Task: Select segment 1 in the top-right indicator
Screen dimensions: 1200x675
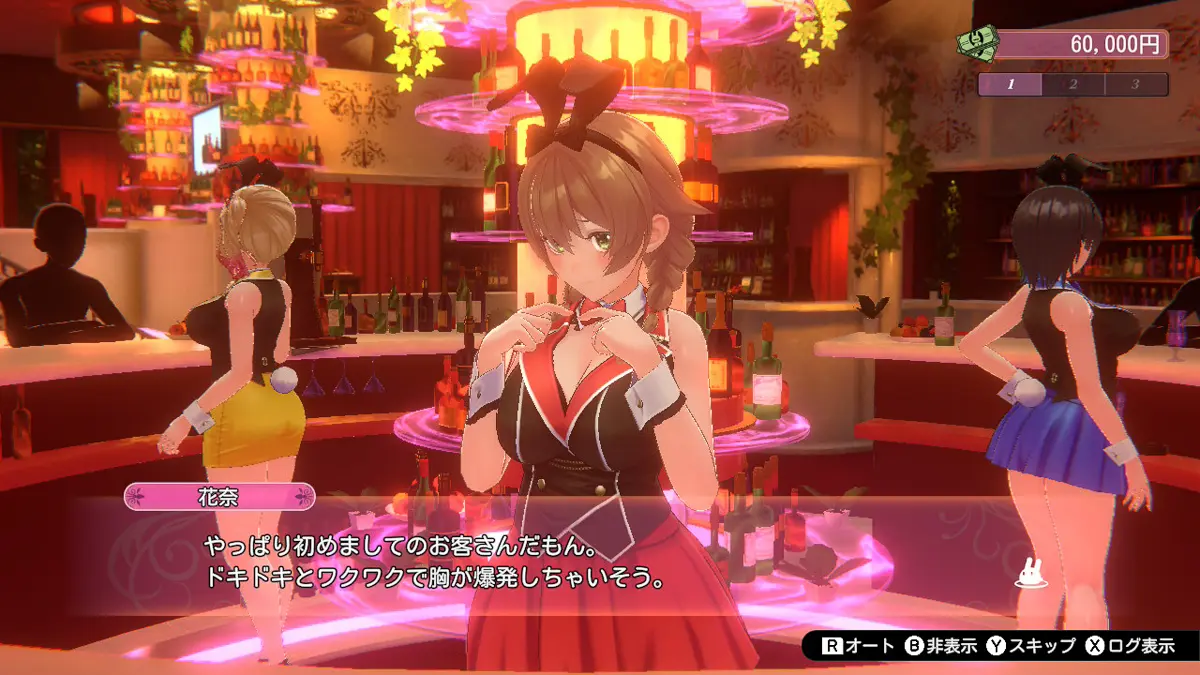Action: point(1010,84)
